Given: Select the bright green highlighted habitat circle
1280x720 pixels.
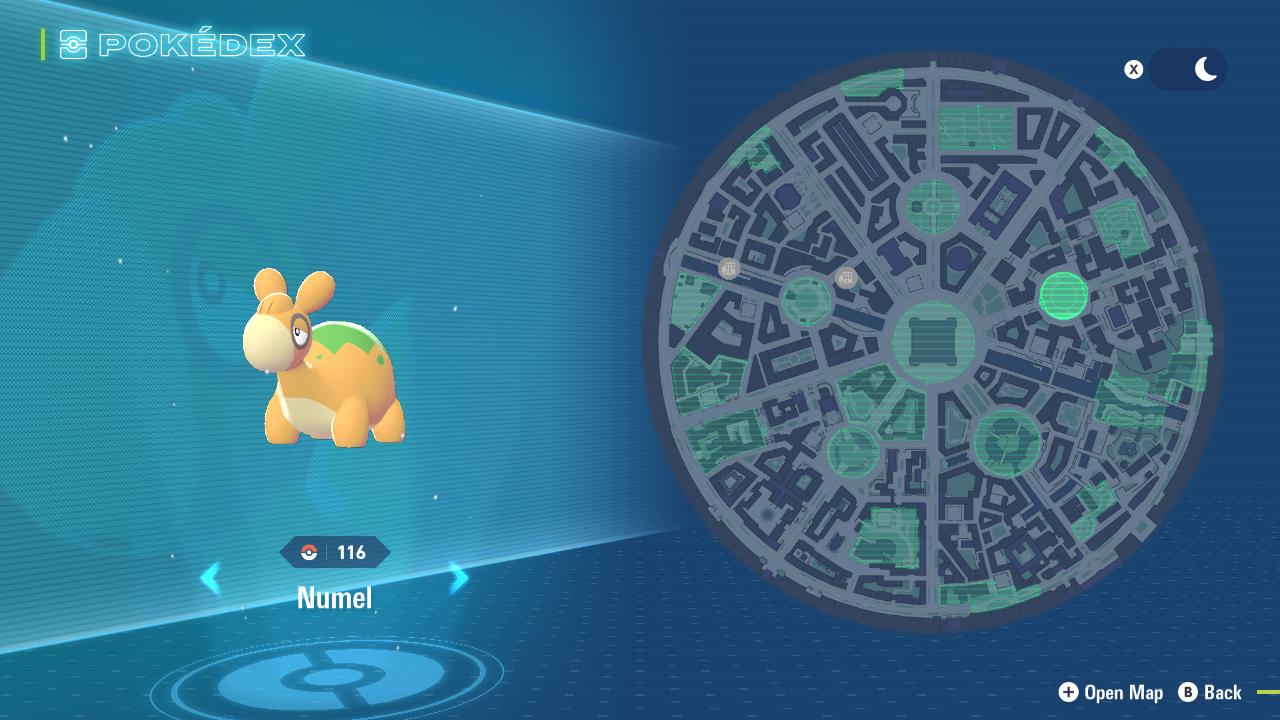Looking at the screenshot, I should (1064, 295).
